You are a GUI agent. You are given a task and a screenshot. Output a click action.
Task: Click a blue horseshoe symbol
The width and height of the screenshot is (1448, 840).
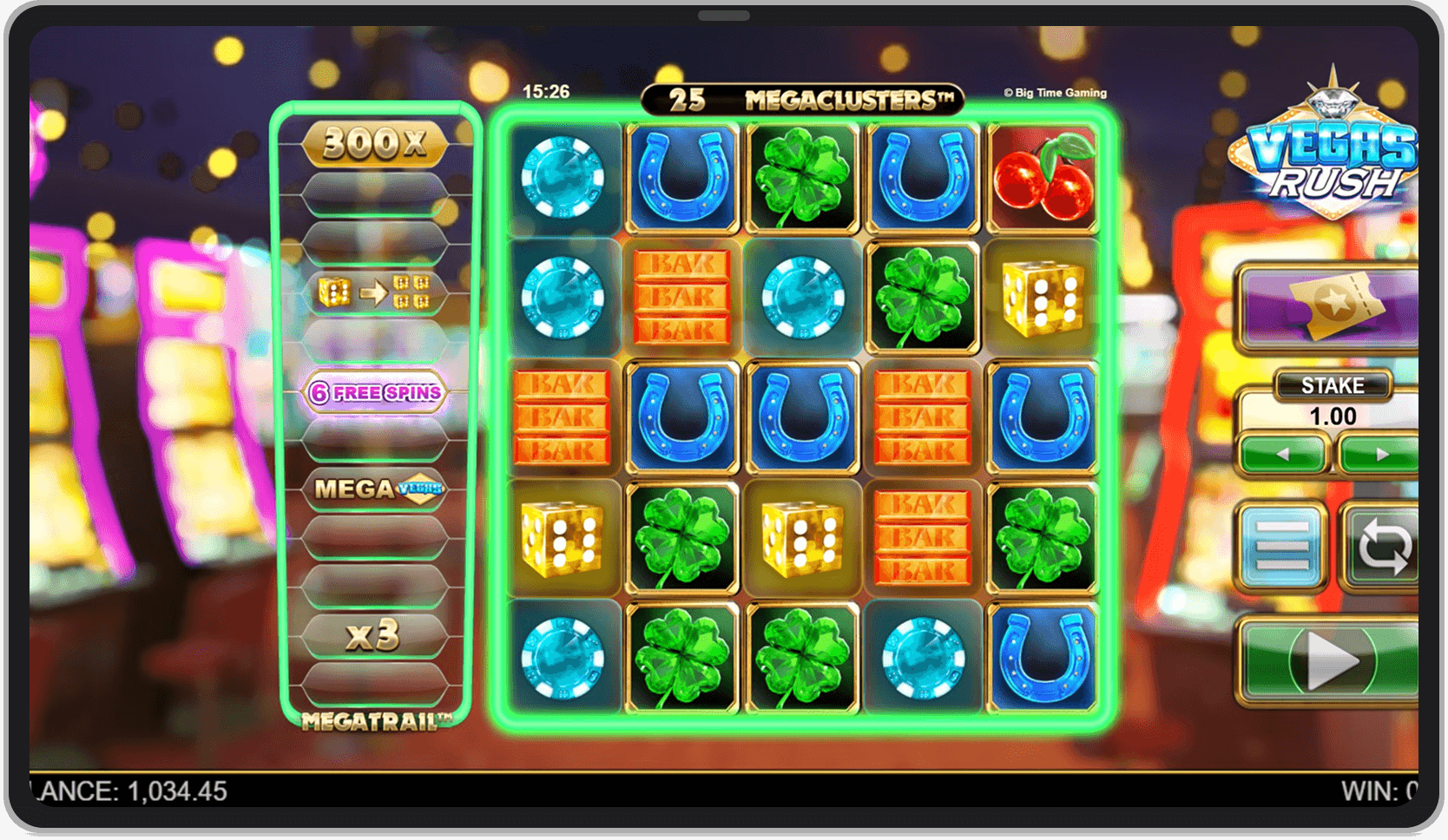point(682,176)
